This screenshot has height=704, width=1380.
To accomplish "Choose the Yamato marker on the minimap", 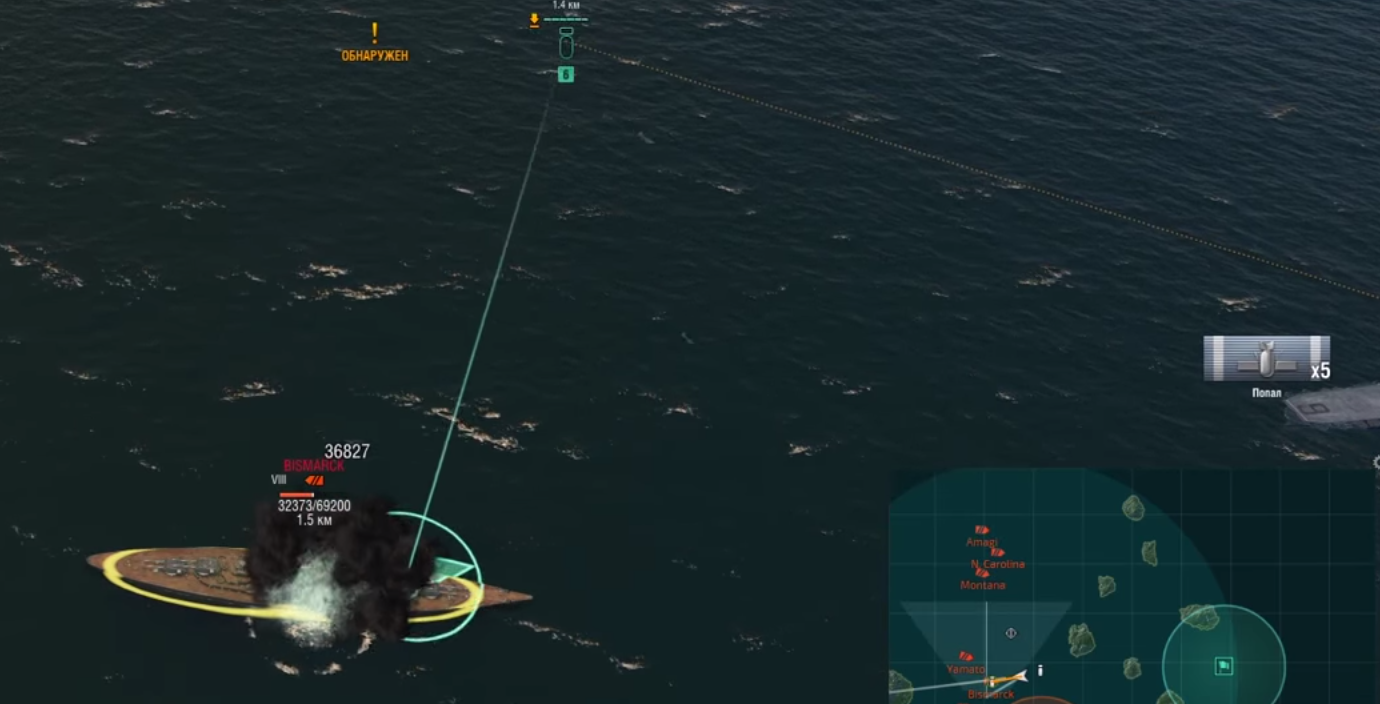I will click(966, 657).
